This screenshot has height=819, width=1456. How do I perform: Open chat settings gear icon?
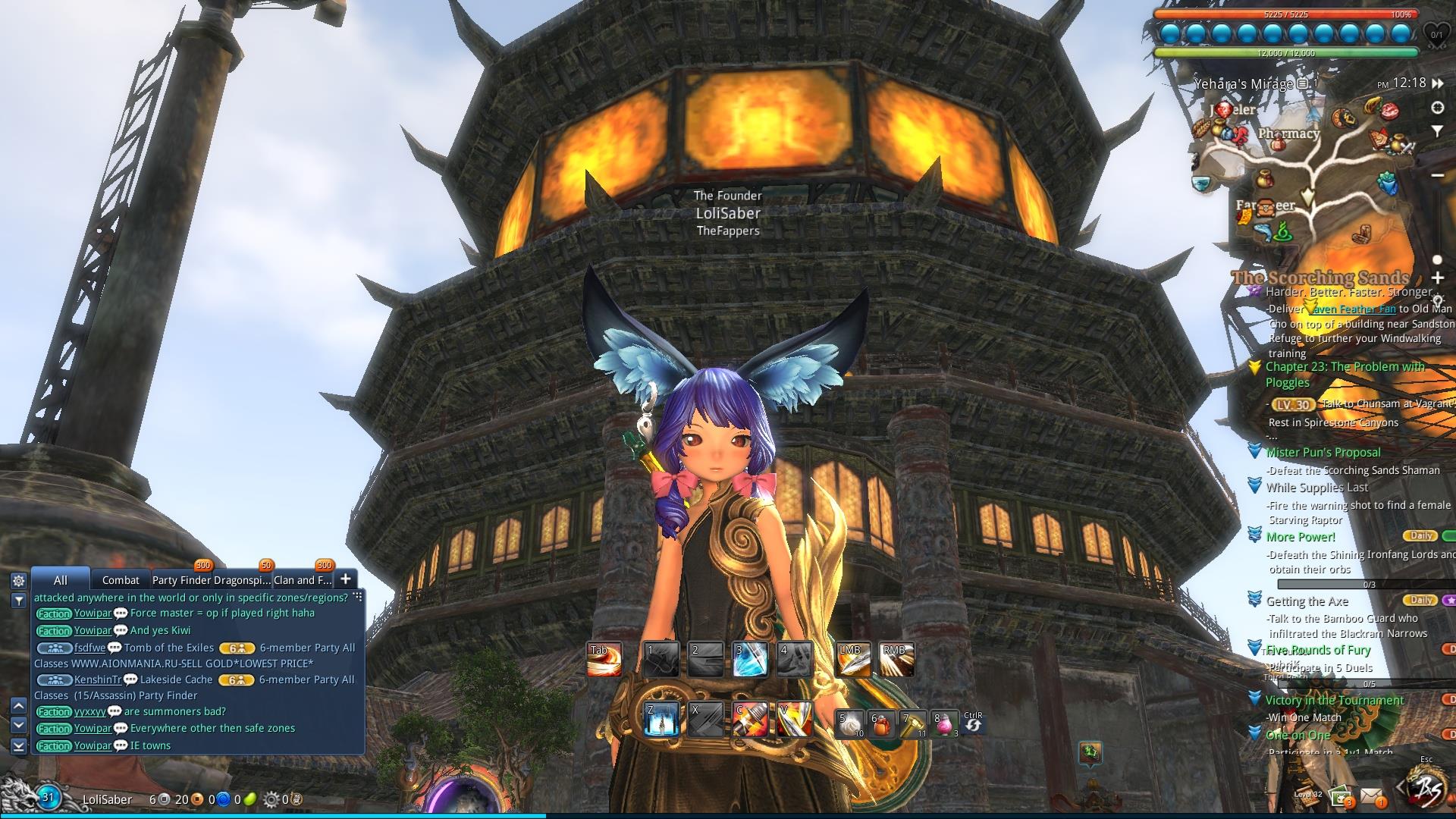pyautogui.click(x=19, y=581)
